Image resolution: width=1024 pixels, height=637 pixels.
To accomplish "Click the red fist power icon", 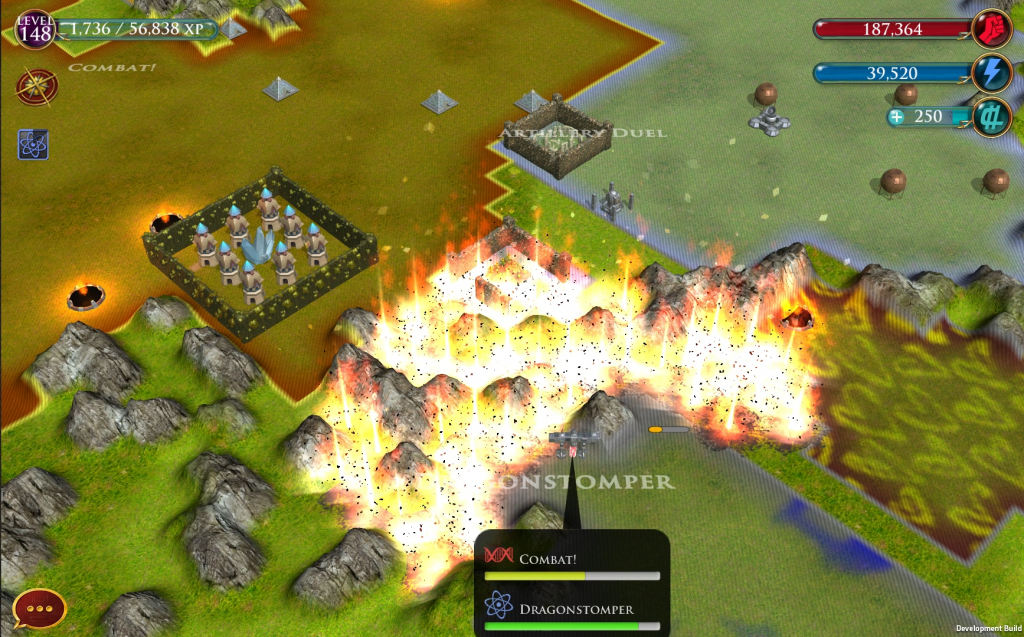I will tap(992, 28).
